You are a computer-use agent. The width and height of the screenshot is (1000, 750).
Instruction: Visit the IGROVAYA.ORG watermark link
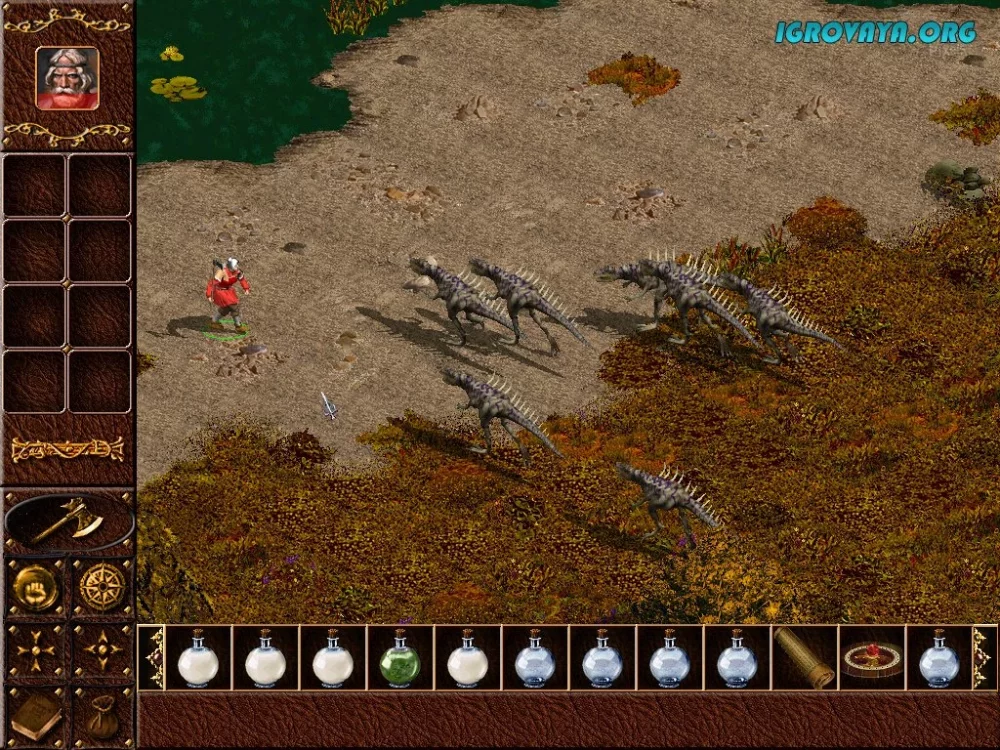click(x=875, y=32)
